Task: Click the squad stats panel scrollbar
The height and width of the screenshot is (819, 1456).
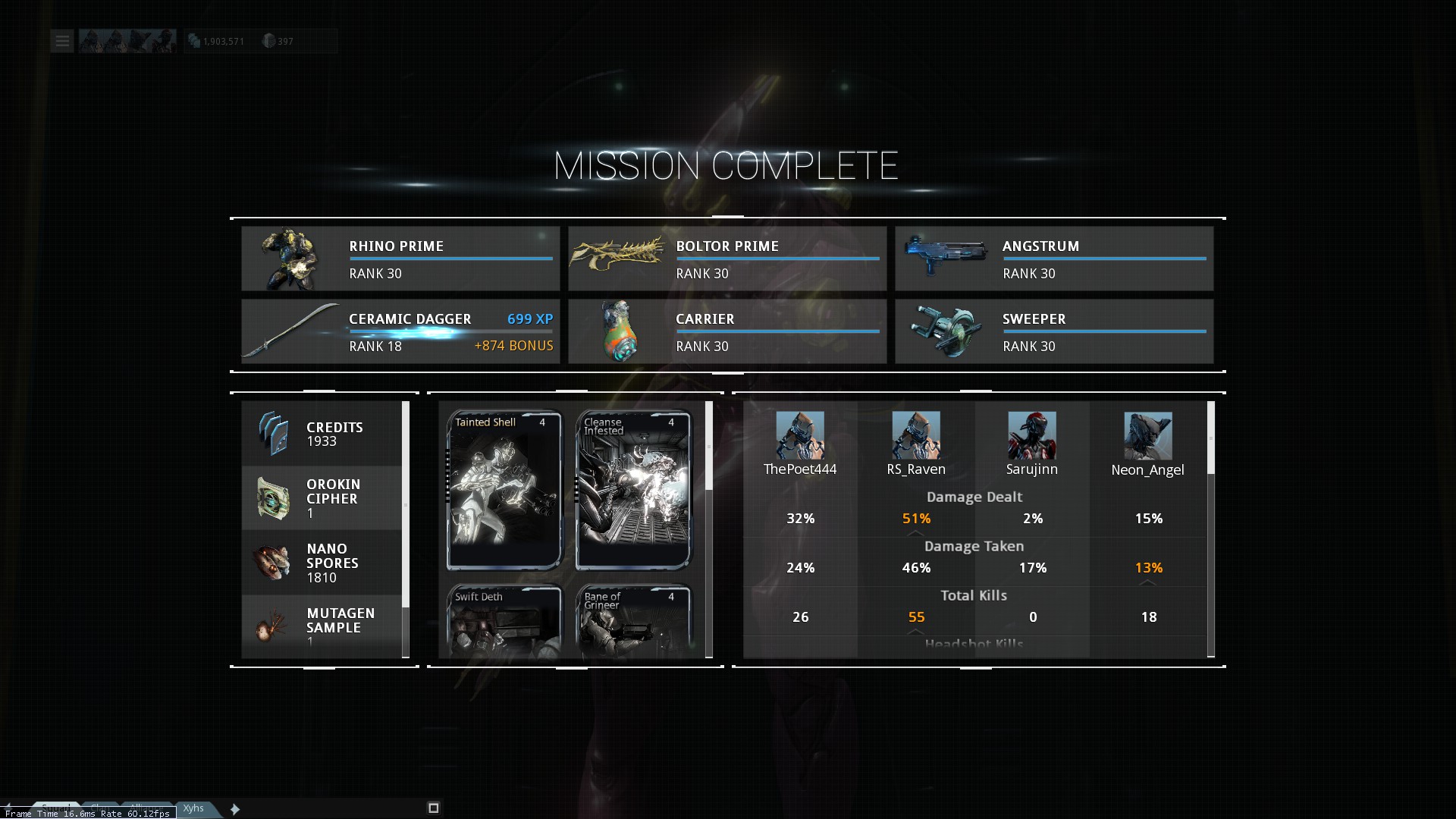Action: coord(1210,438)
